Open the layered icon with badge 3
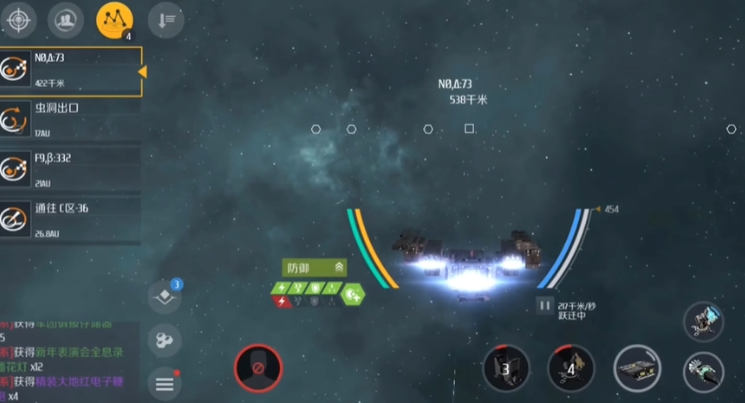 point(165,297)
